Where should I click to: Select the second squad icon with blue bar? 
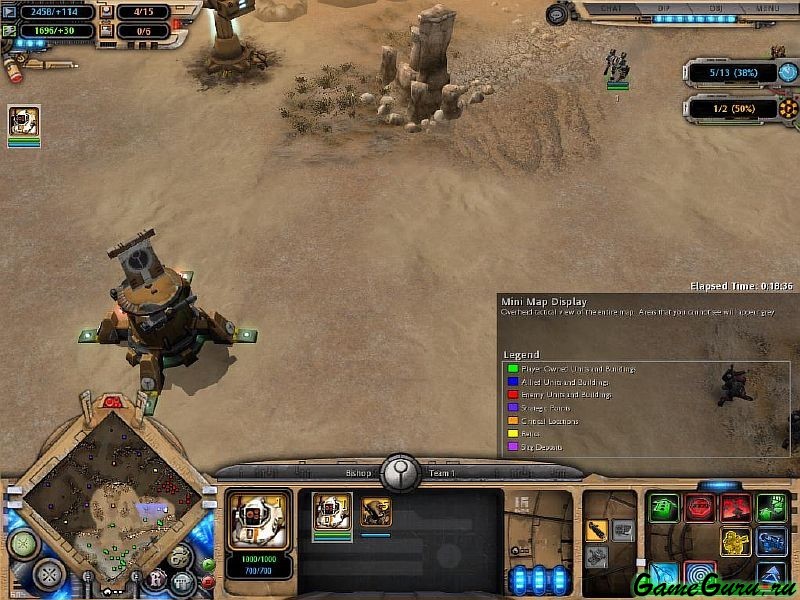tap(376, 512)
